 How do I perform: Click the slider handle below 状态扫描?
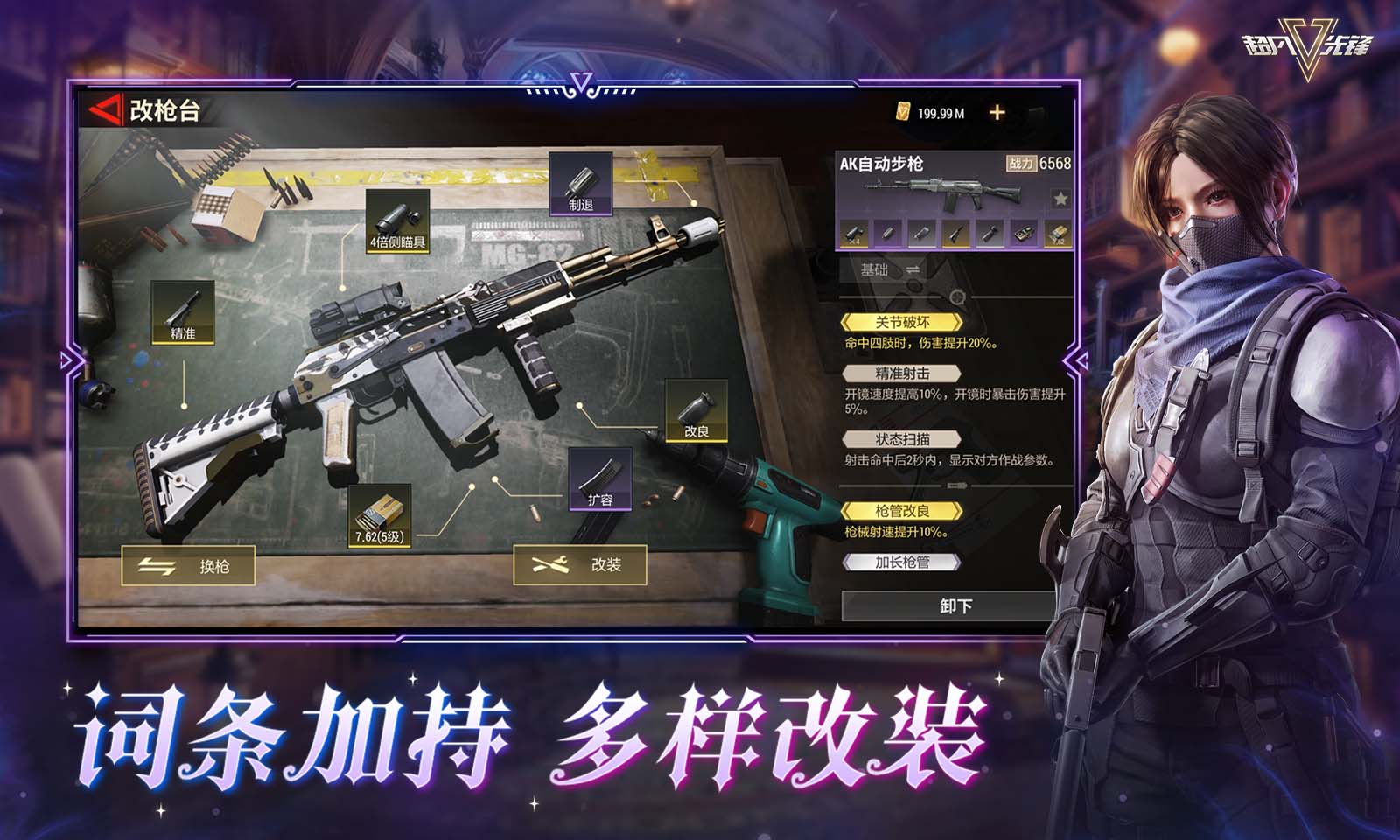[x=956, y=485]
